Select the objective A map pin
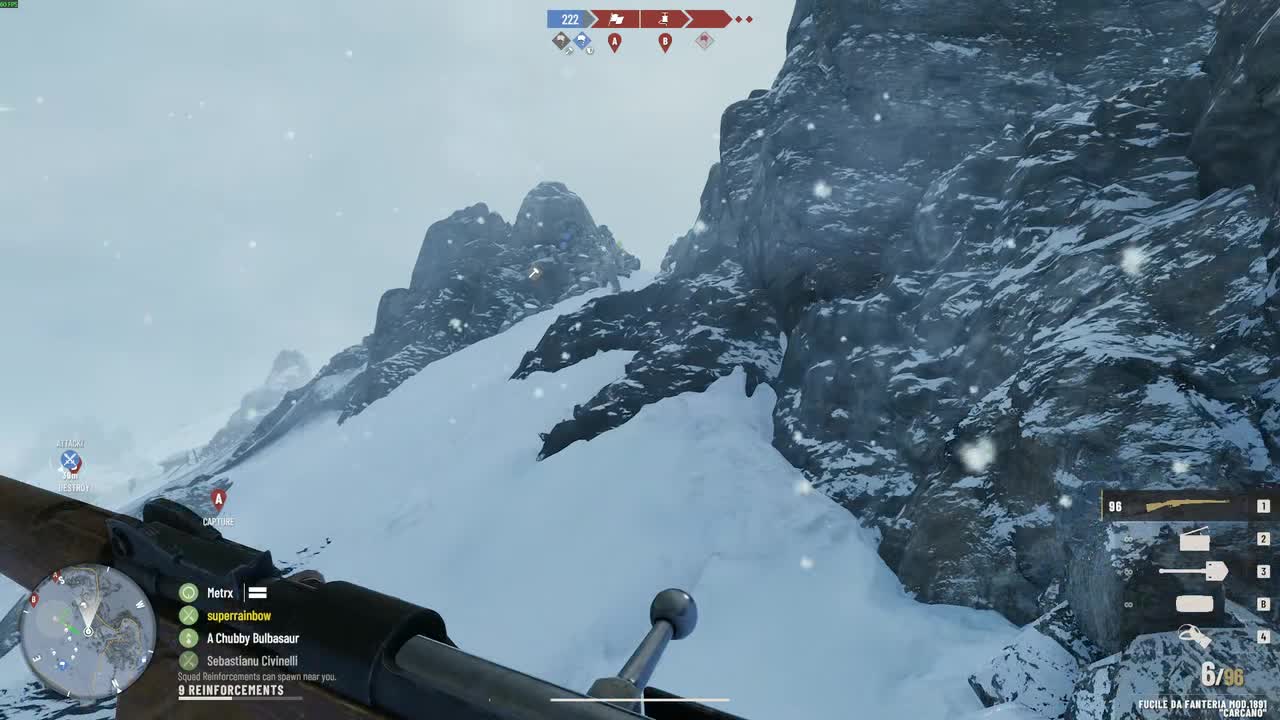This screenshot has width=1280, height=720. pyautogui.click(x=614, y=41)
